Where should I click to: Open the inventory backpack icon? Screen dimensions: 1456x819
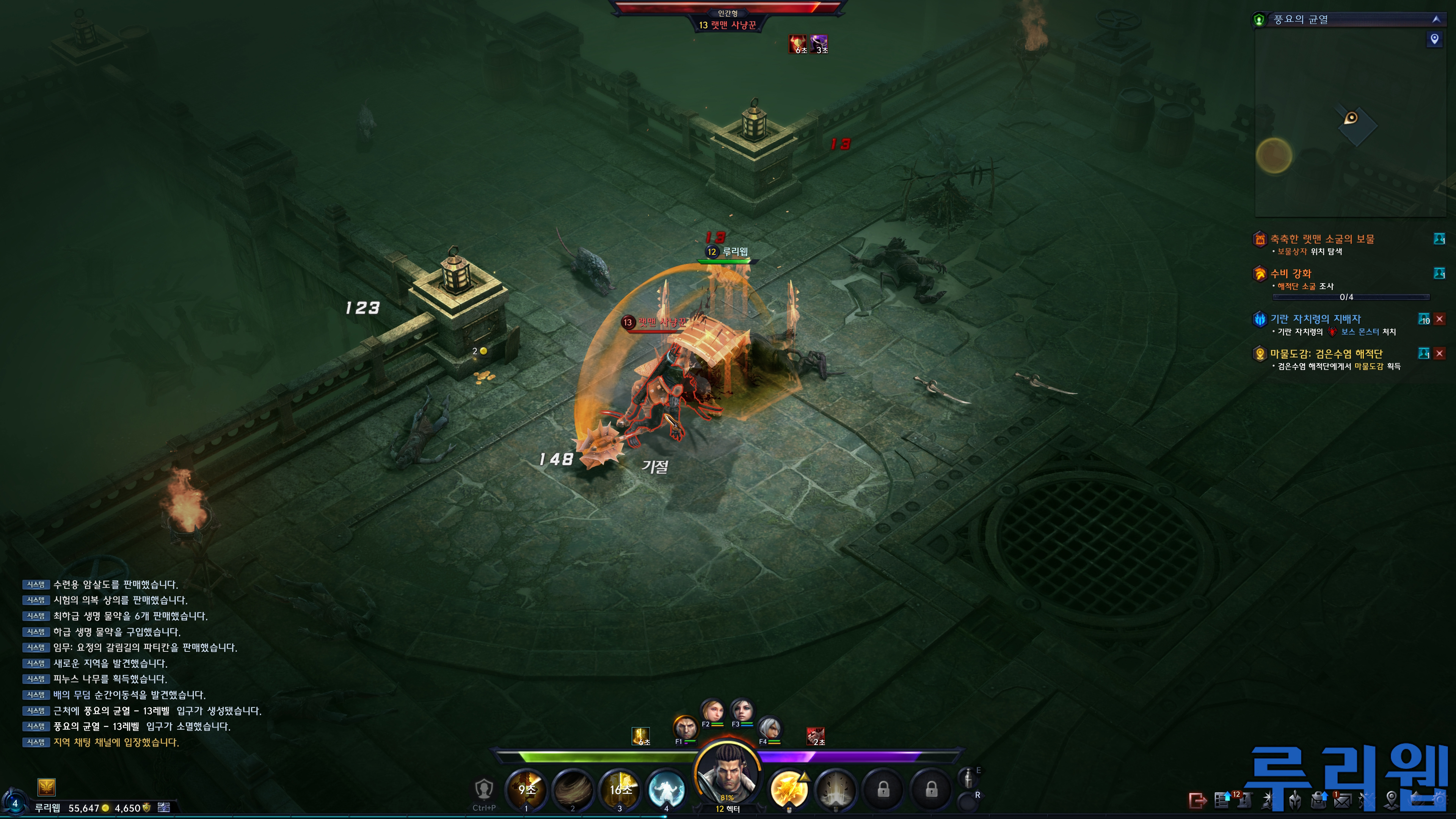(x=1319, y=800)
